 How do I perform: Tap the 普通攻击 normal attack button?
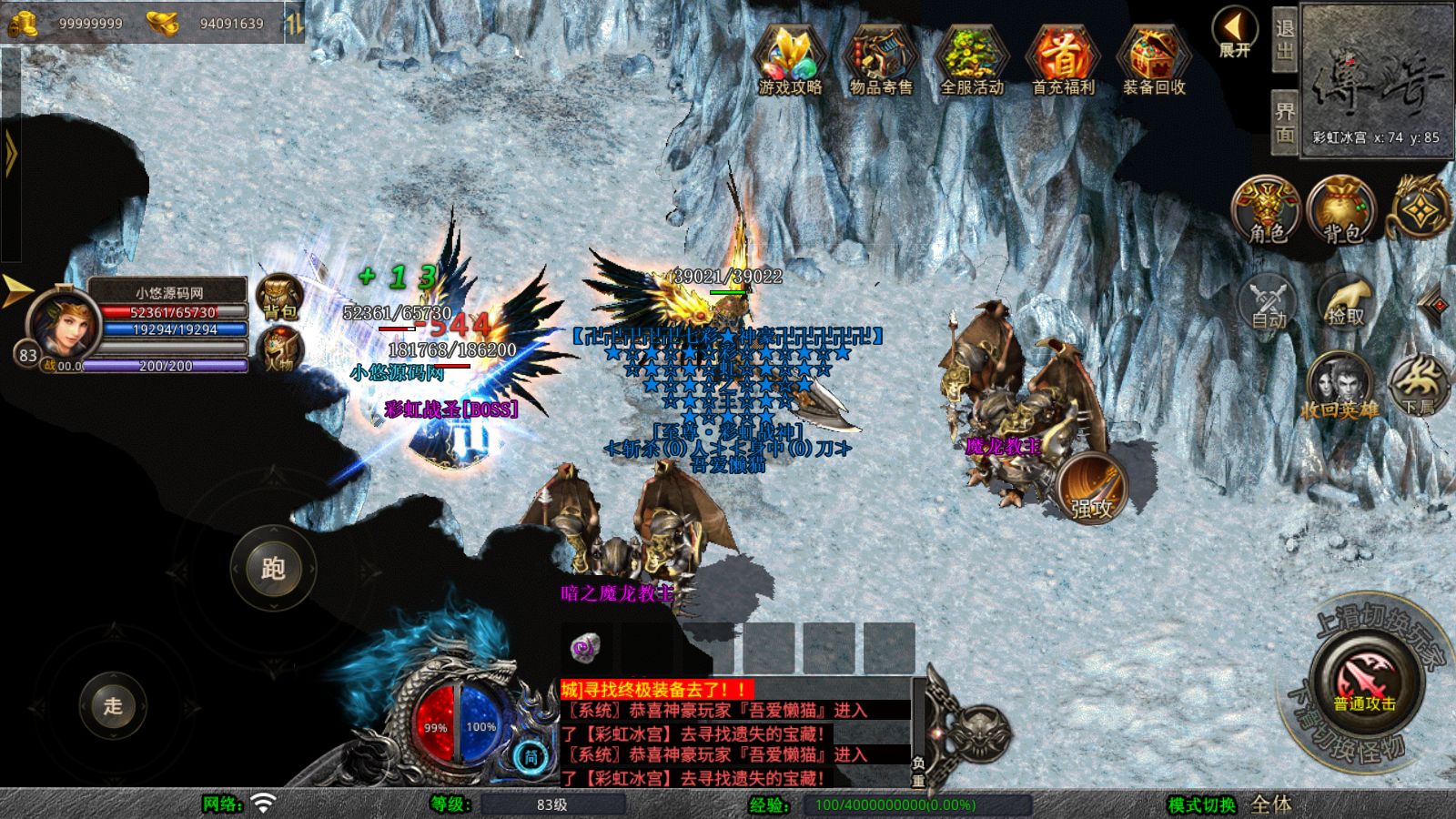(1364, 684)
